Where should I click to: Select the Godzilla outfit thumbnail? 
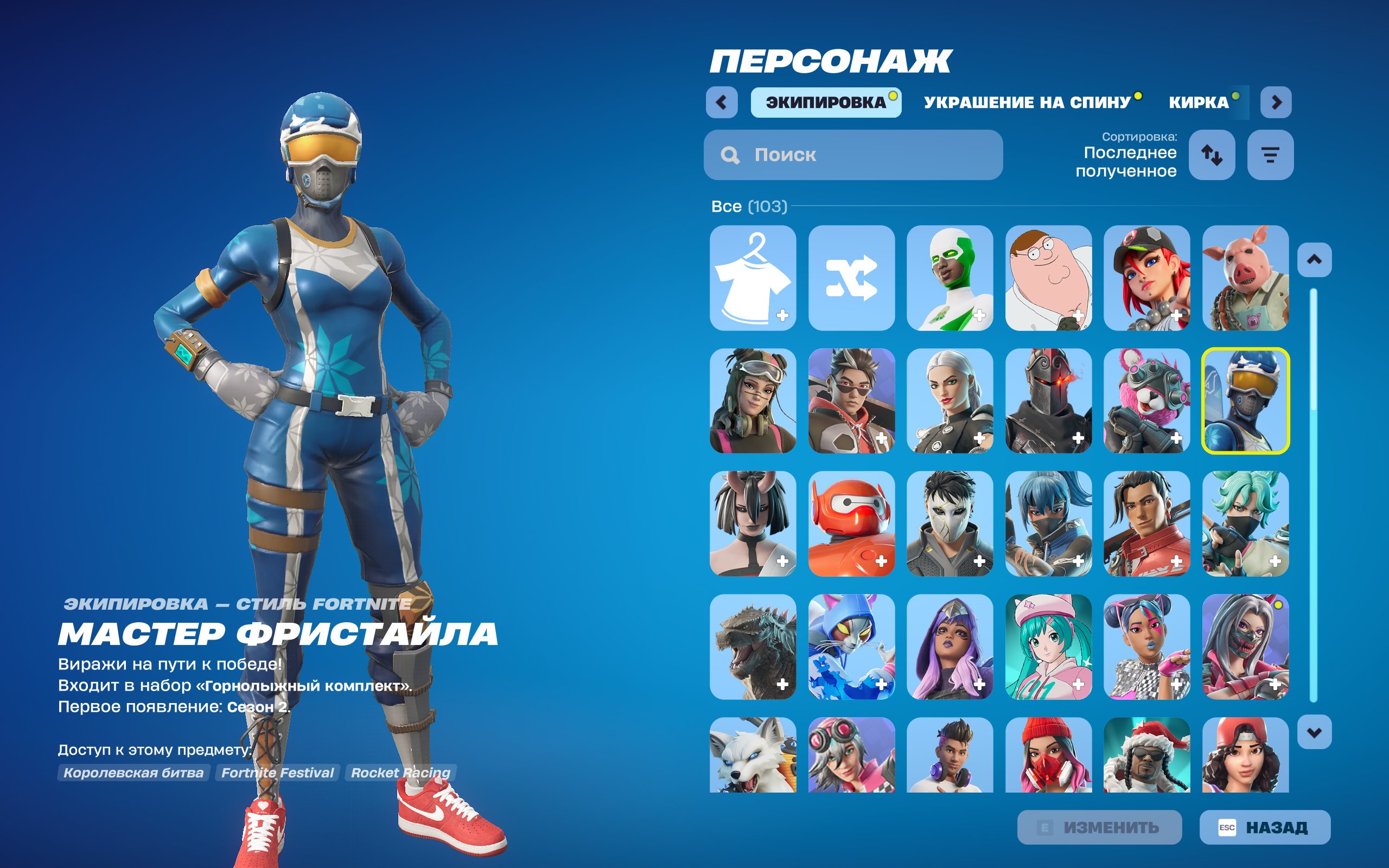[x=752, y=649]
